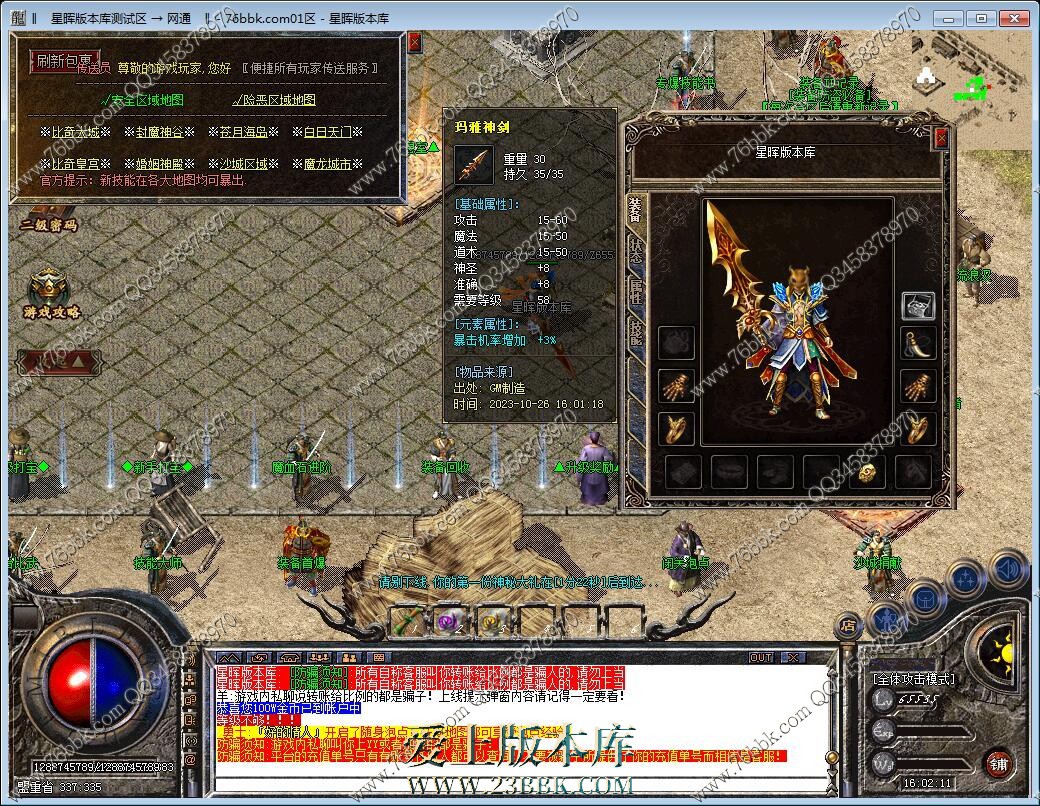Teleport to 比奇大城
The height and width of the screenshot is (806, 1040).
tap(76, 132)
